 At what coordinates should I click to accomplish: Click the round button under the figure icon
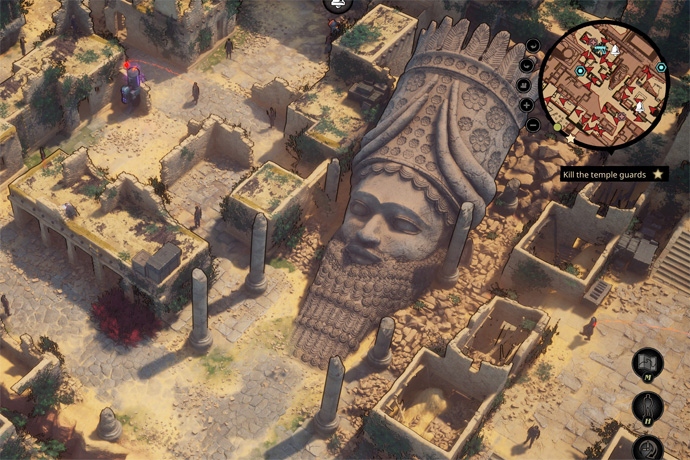[648, 447]
